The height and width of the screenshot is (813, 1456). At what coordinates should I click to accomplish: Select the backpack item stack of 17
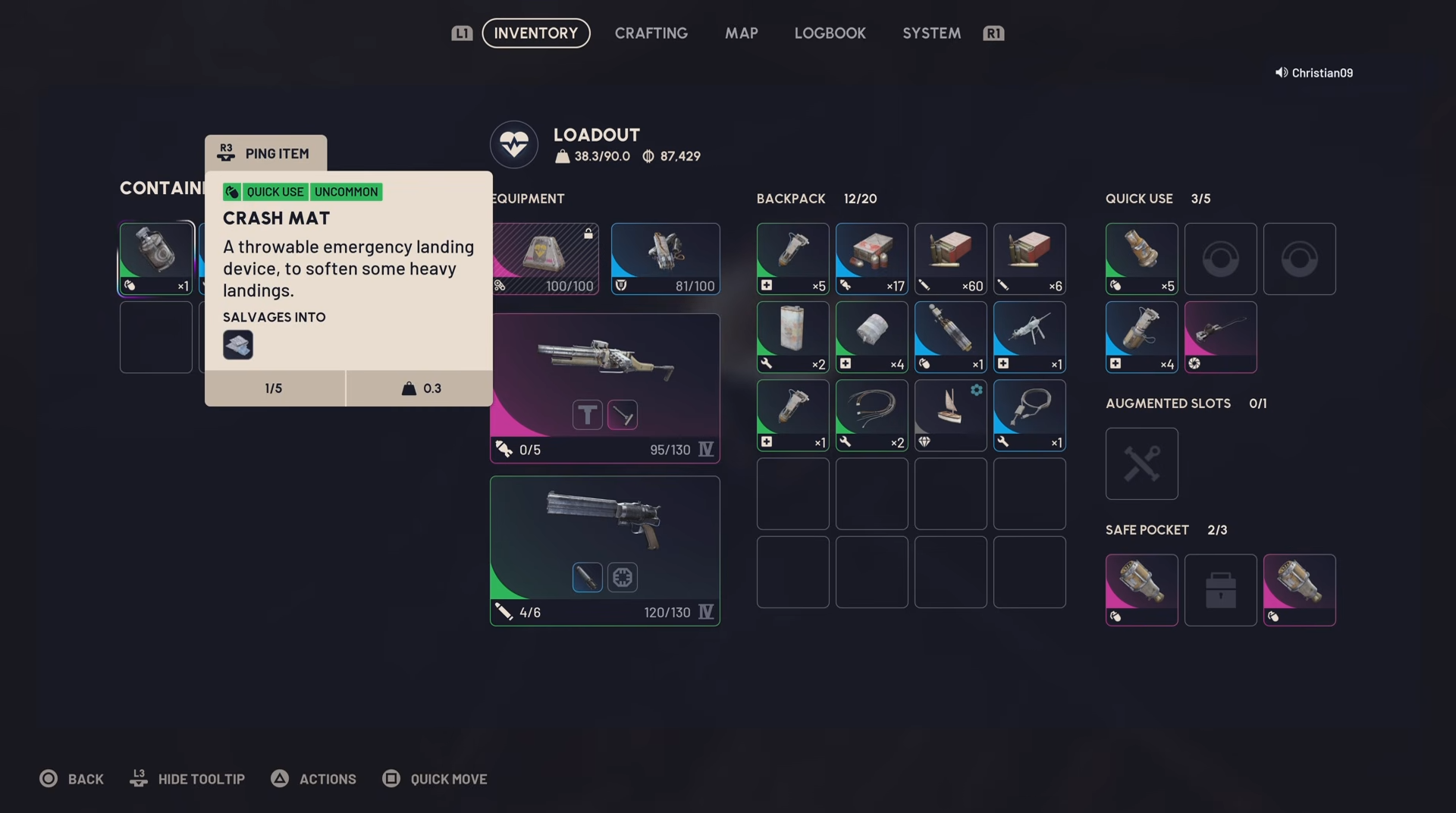871,259
